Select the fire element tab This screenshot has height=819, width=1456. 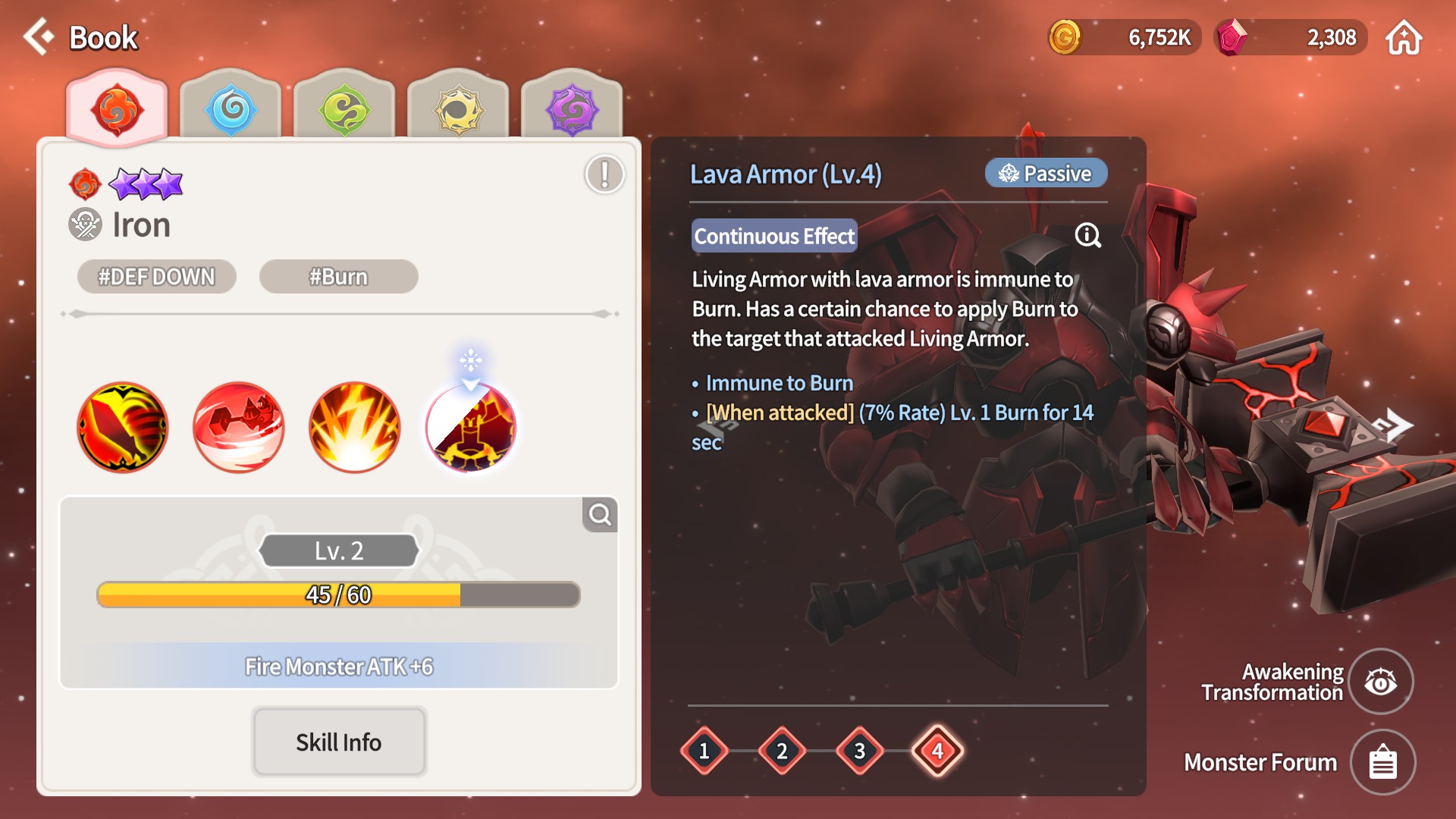click(117, 109)
